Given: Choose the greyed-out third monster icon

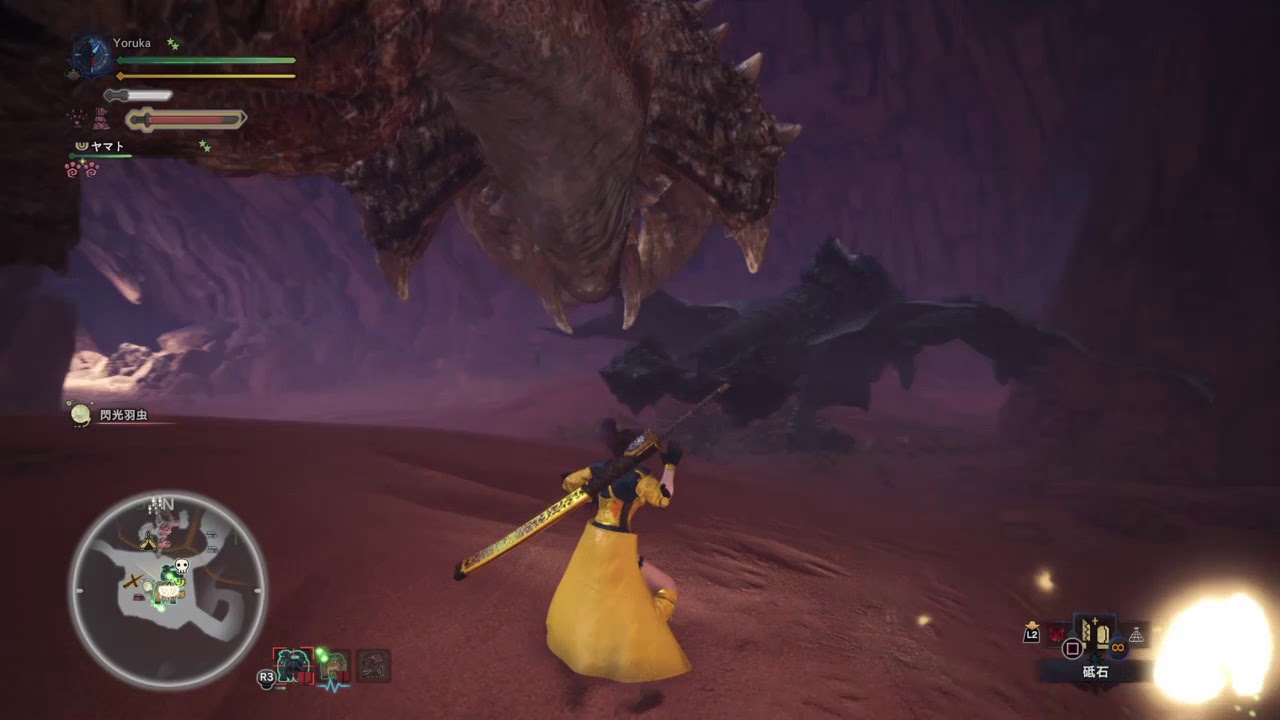Looking at the screenshot, I should tap(374, 665).
